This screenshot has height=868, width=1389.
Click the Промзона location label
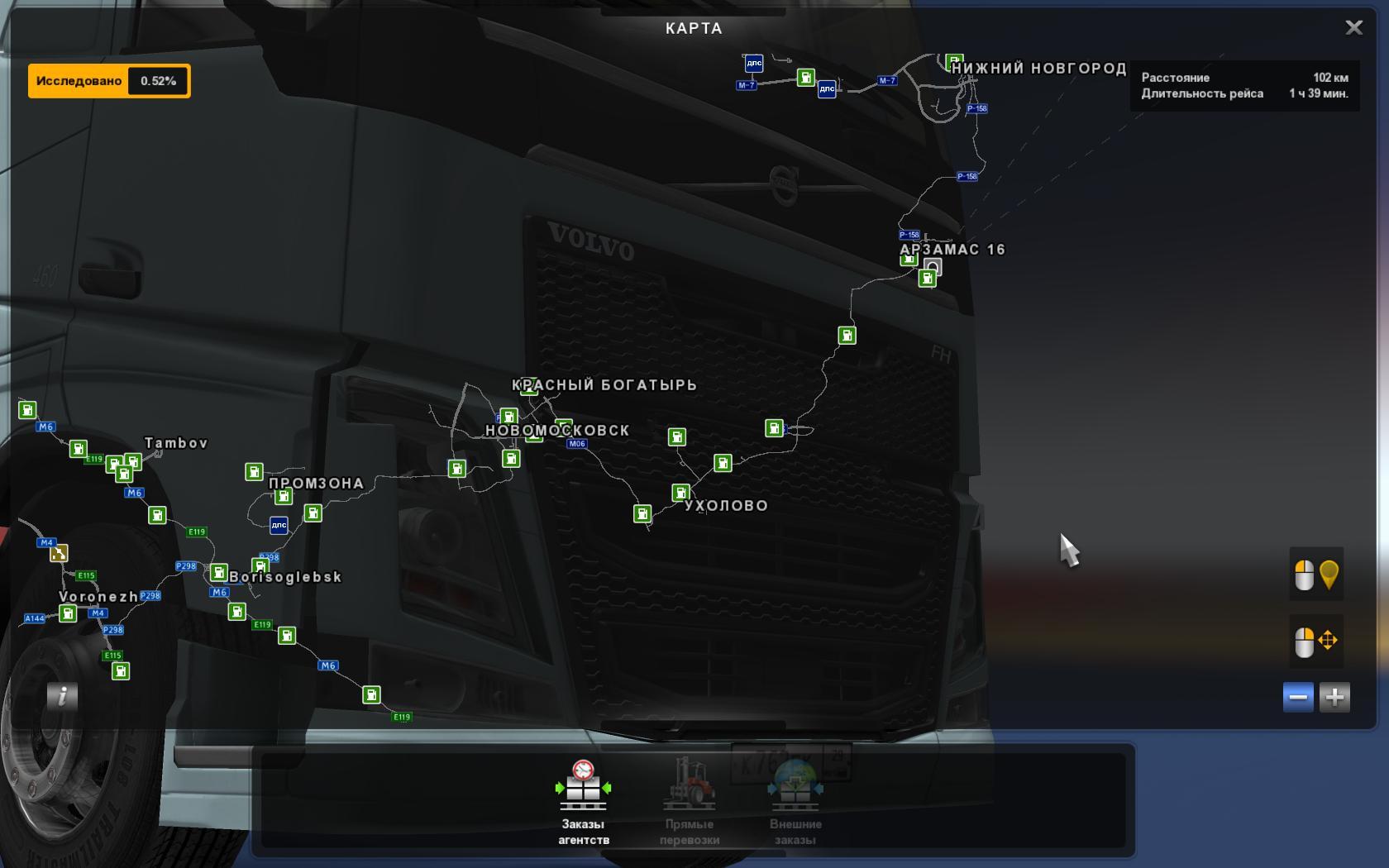[316, 484]
